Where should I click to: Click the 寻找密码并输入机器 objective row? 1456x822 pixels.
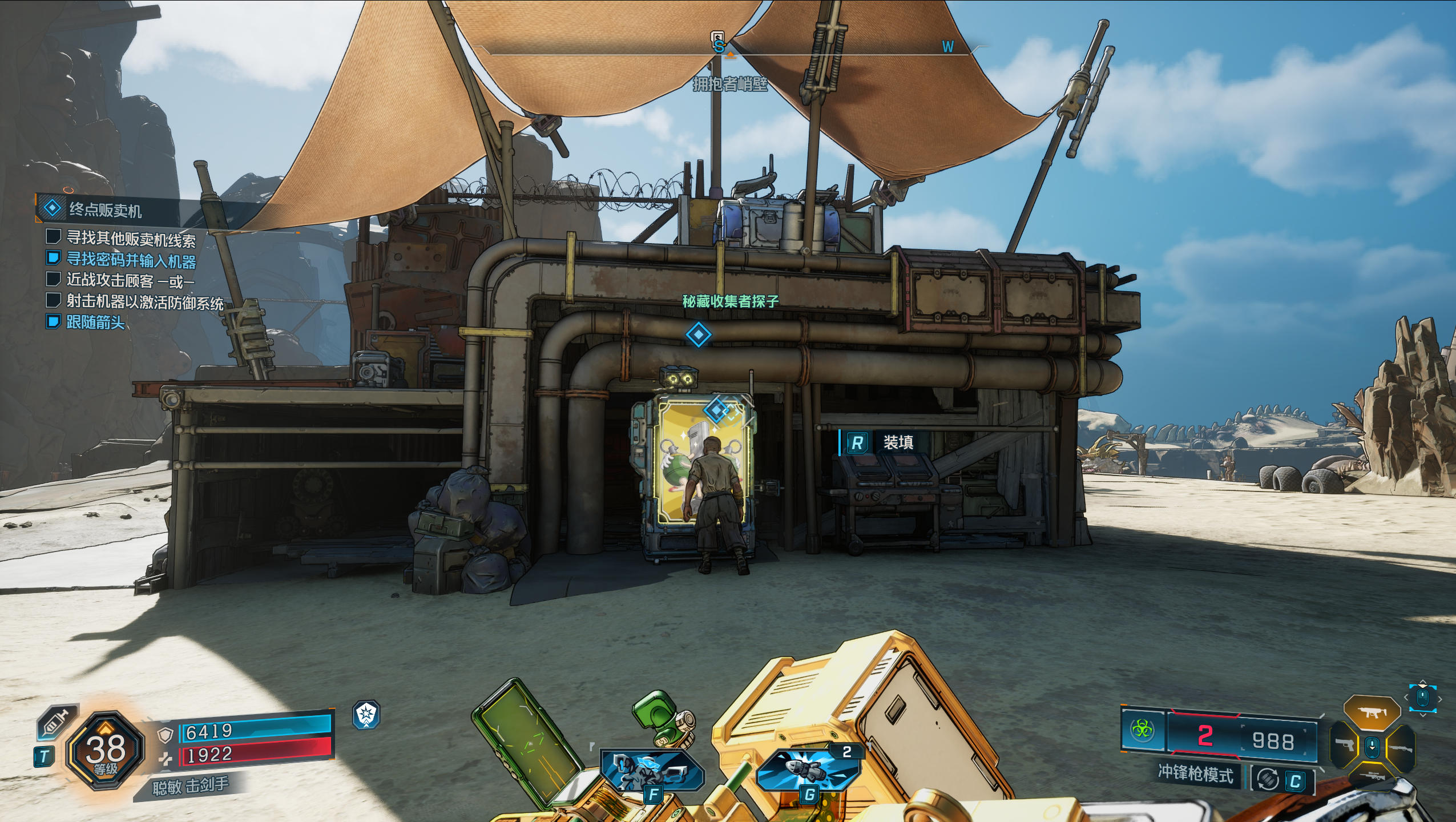click(131, 260)
